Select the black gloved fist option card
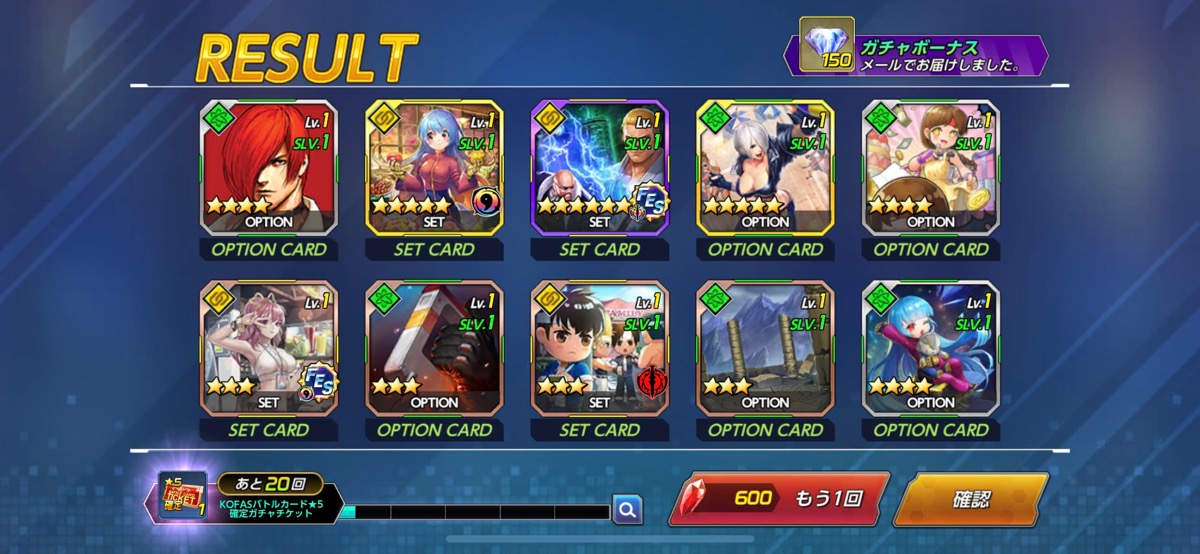The width and height of the screenshot is (1200, 554). 434,348
